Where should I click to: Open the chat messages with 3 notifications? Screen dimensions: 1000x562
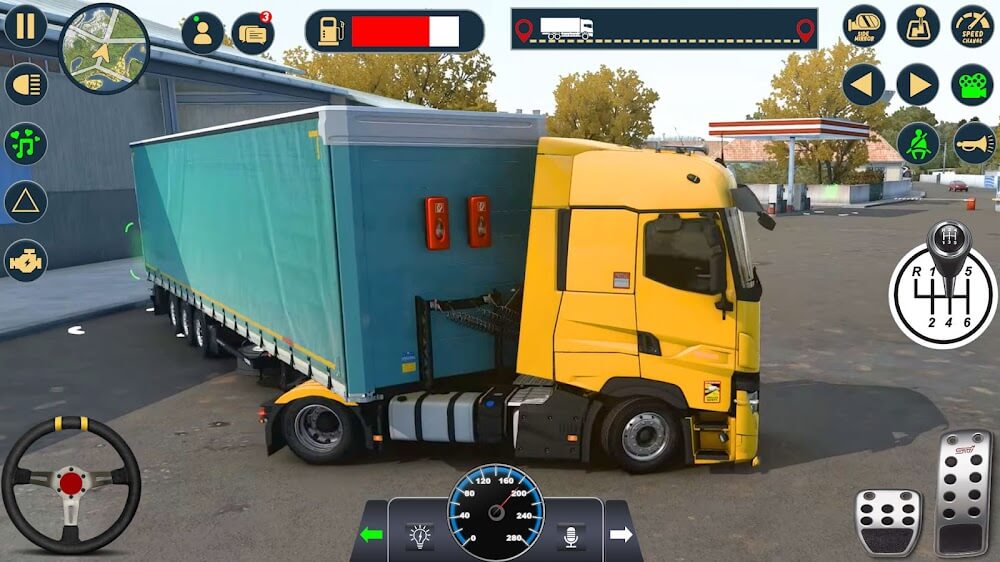point(252,33)
